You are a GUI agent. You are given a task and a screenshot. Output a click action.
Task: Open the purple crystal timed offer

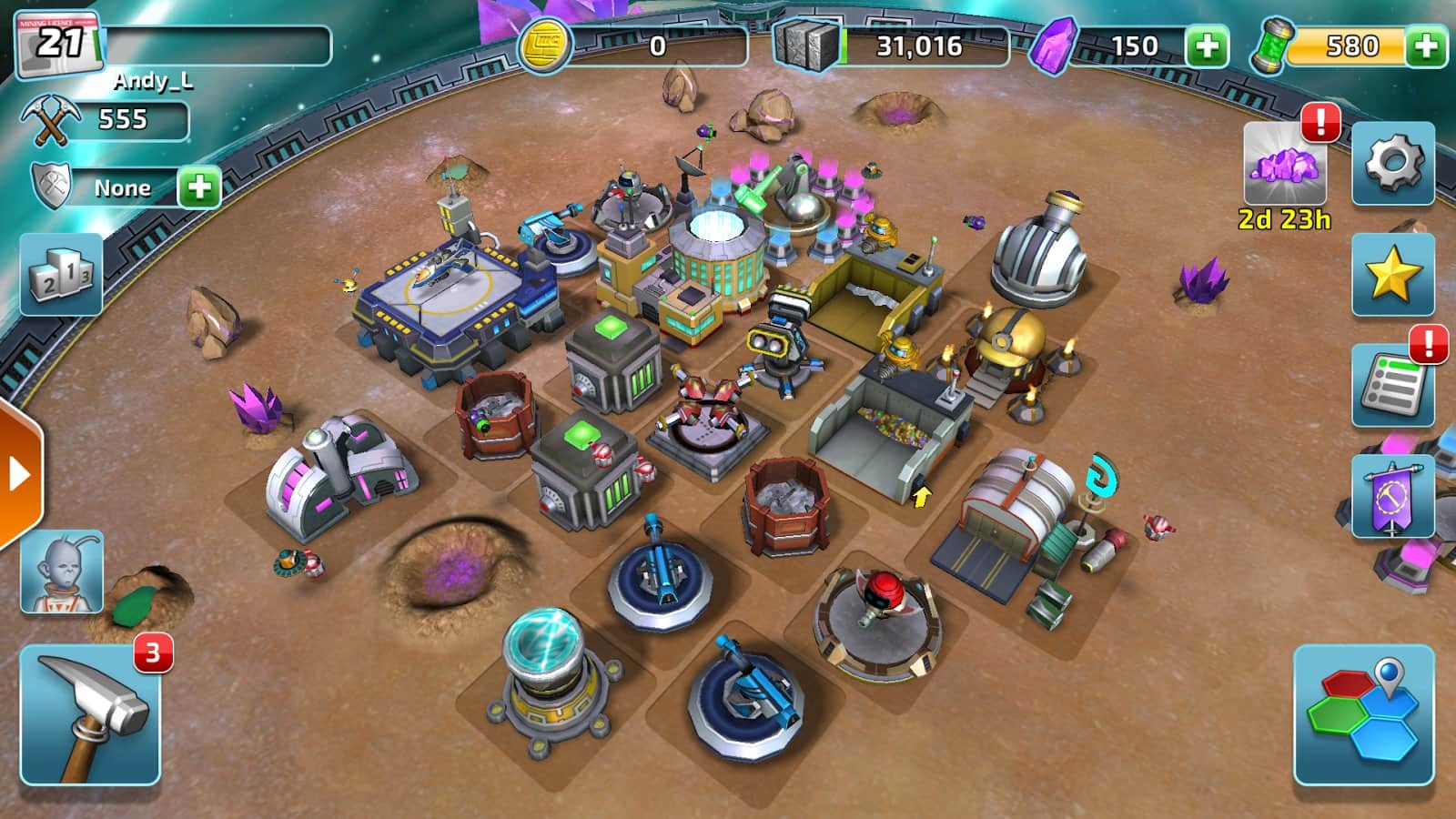pyautogui.click(x=1284, y=166)
